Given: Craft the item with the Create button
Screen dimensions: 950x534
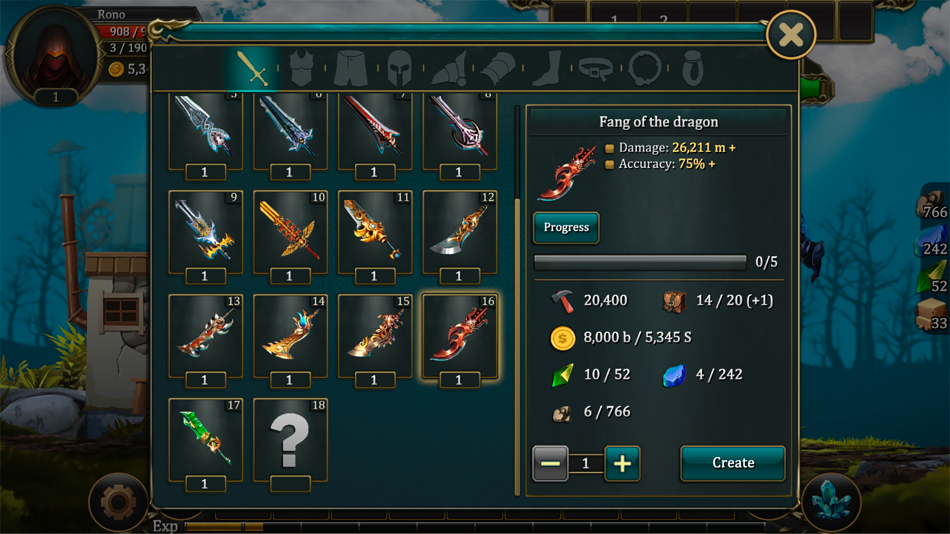Looking at the screenshot, I should [x=732, y=463].
